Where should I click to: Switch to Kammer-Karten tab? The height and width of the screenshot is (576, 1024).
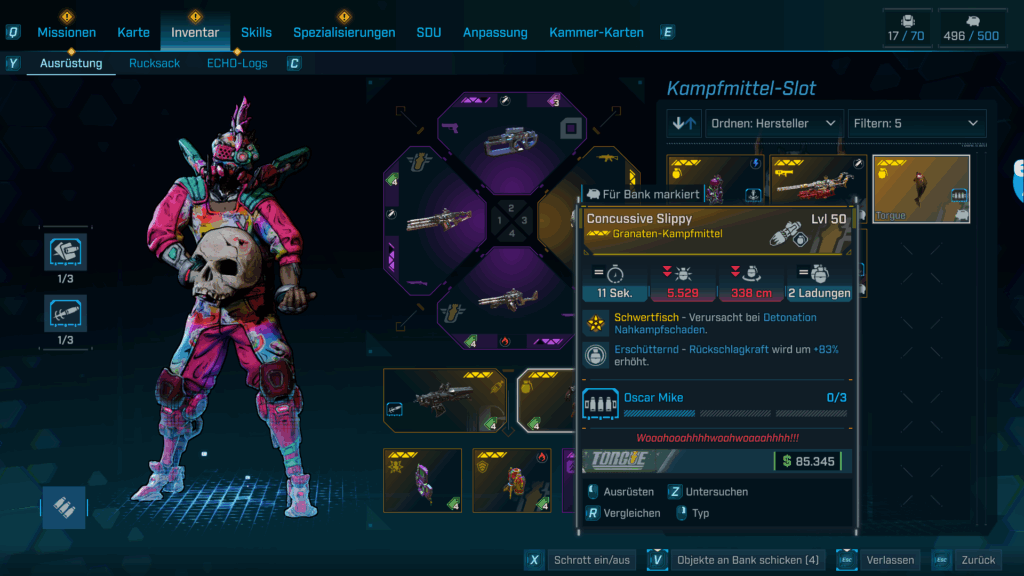[x=596, y=32]
